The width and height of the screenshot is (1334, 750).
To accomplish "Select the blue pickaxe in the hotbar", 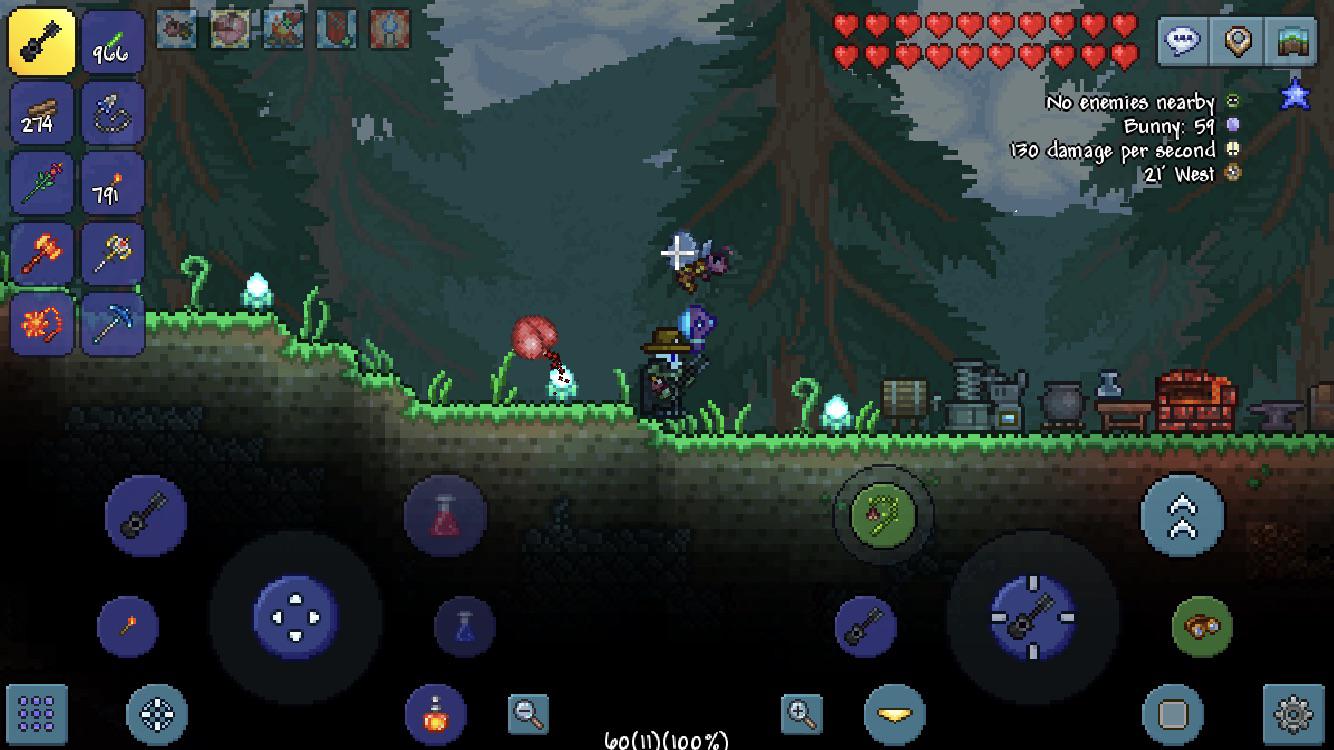I will pos(113,324).
